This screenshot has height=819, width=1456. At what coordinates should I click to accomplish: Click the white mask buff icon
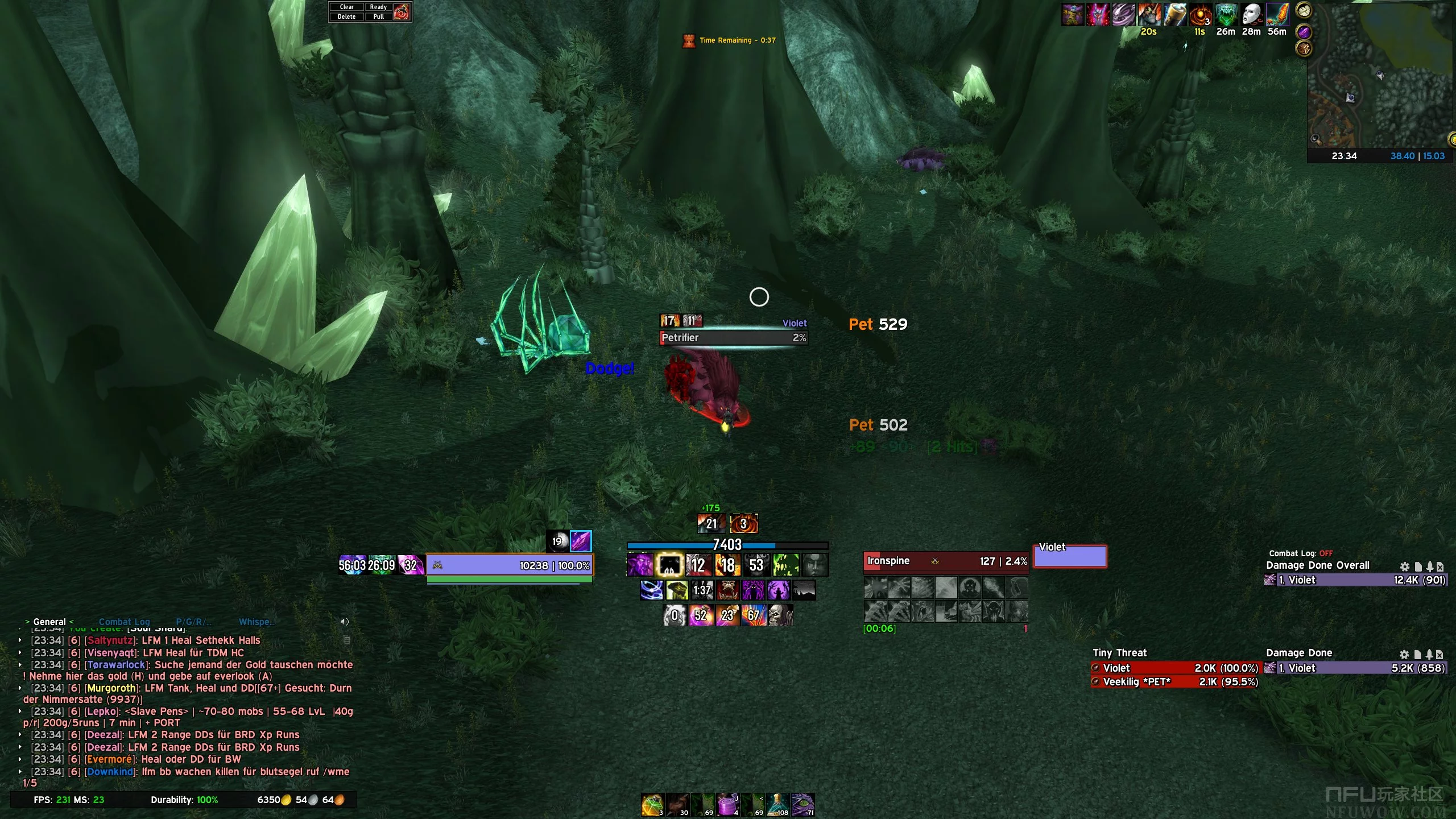click(x=1251, y=15)
